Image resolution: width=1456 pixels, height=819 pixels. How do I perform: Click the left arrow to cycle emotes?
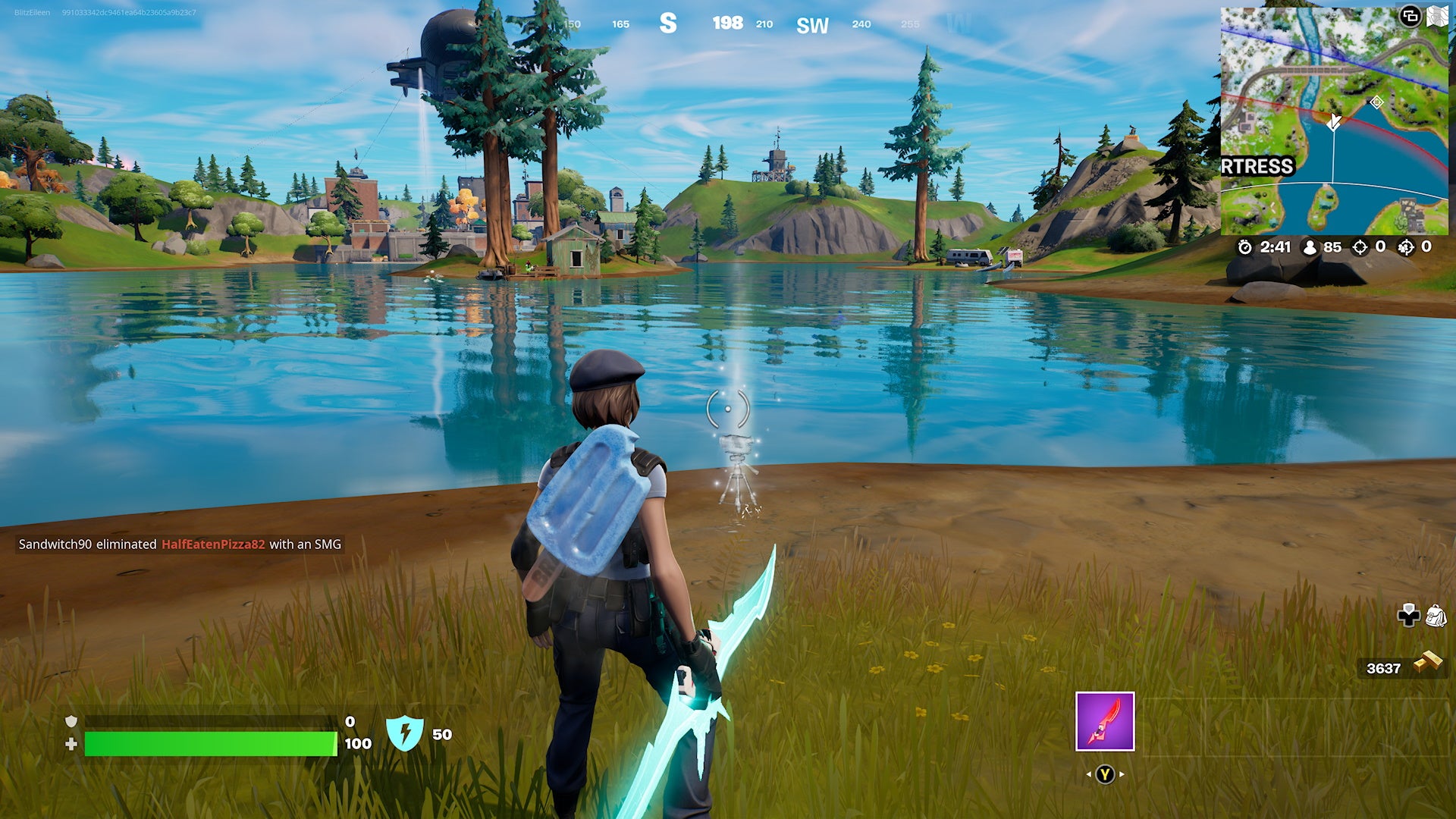pyautogui.click(x=1090, y=774)
